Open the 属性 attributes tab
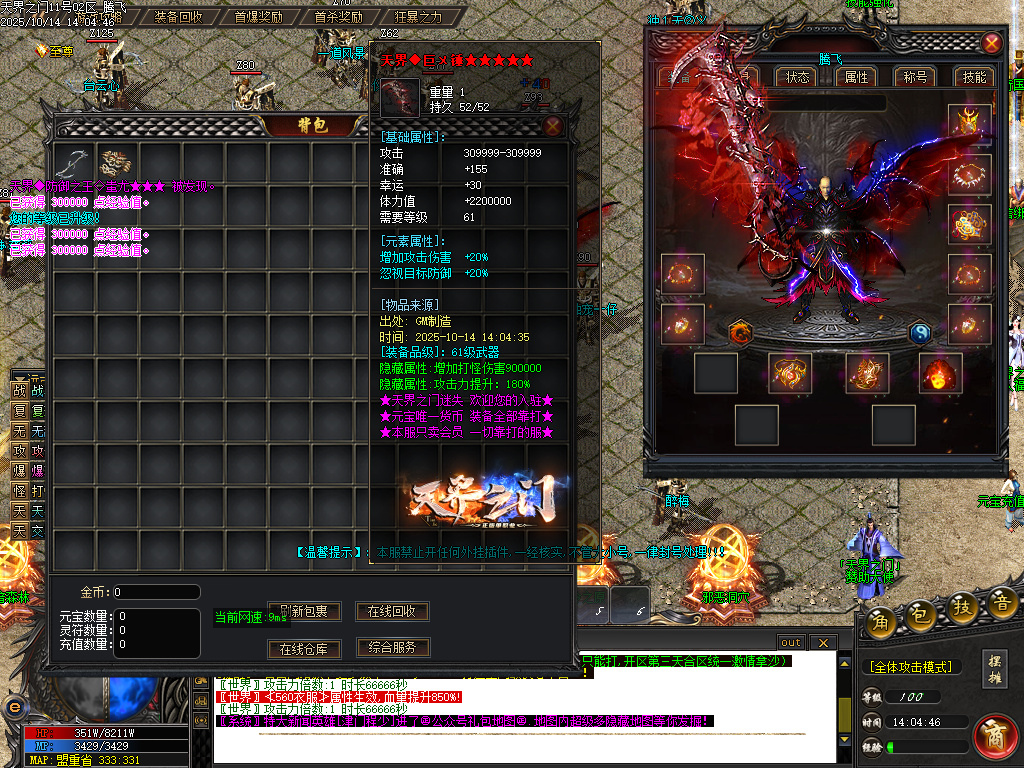1024x768 pixels. [857, 77]
